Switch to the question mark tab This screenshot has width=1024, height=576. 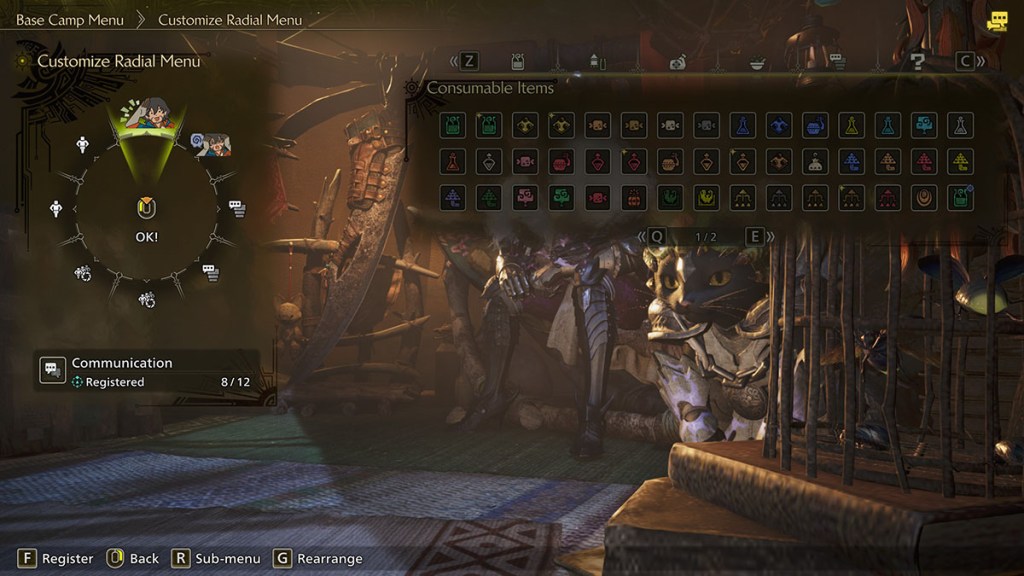916,62
